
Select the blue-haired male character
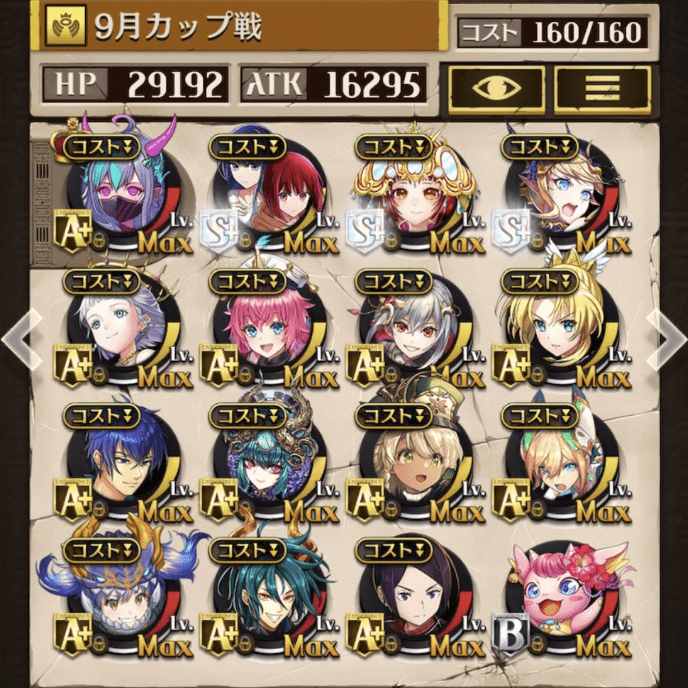click(x=122, y=463)
